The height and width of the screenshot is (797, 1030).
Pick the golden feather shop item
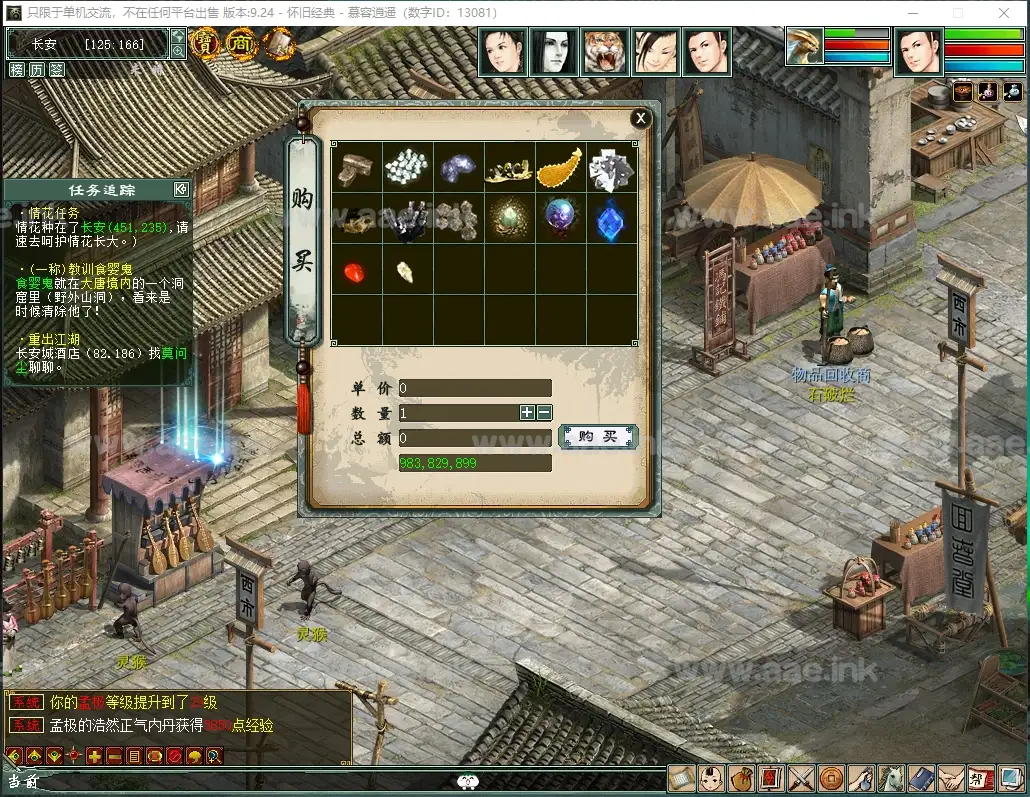[560, 167]
